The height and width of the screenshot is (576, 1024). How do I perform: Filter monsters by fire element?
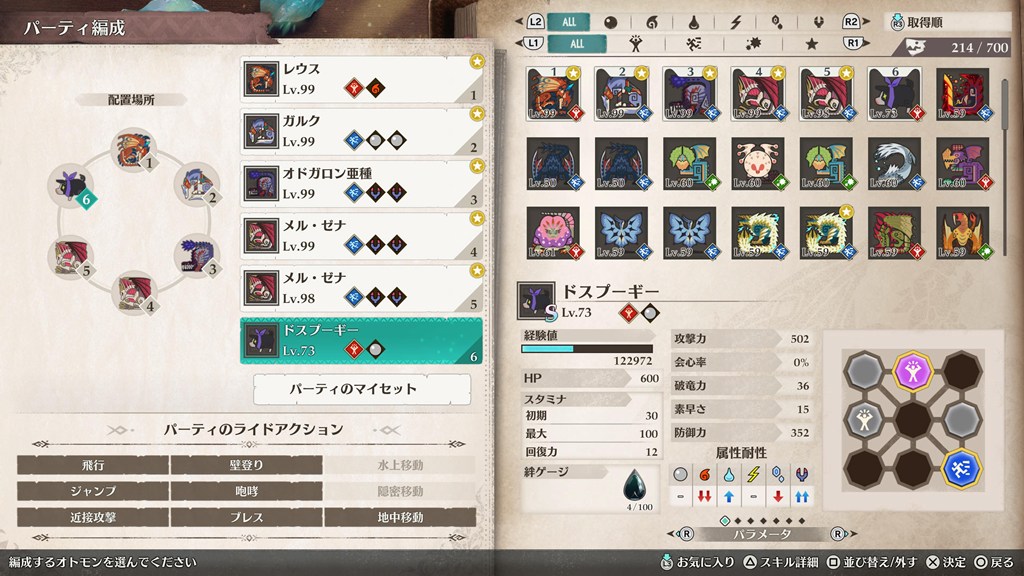pyautogui.click(x=653, y=22)
